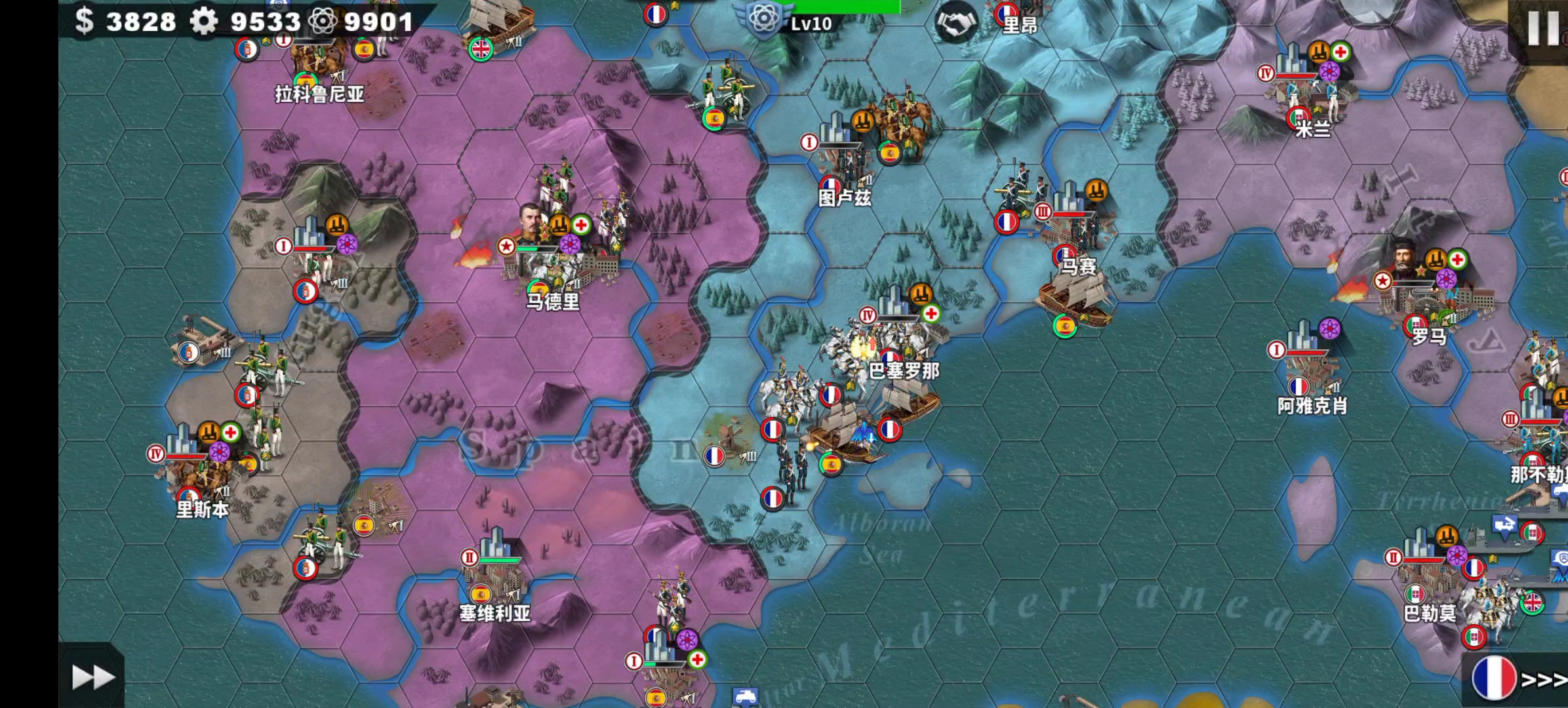Toggle fast-forward speed with the double arrows
The width and height of the screenshot is (1568, 708).
point(92,677)
